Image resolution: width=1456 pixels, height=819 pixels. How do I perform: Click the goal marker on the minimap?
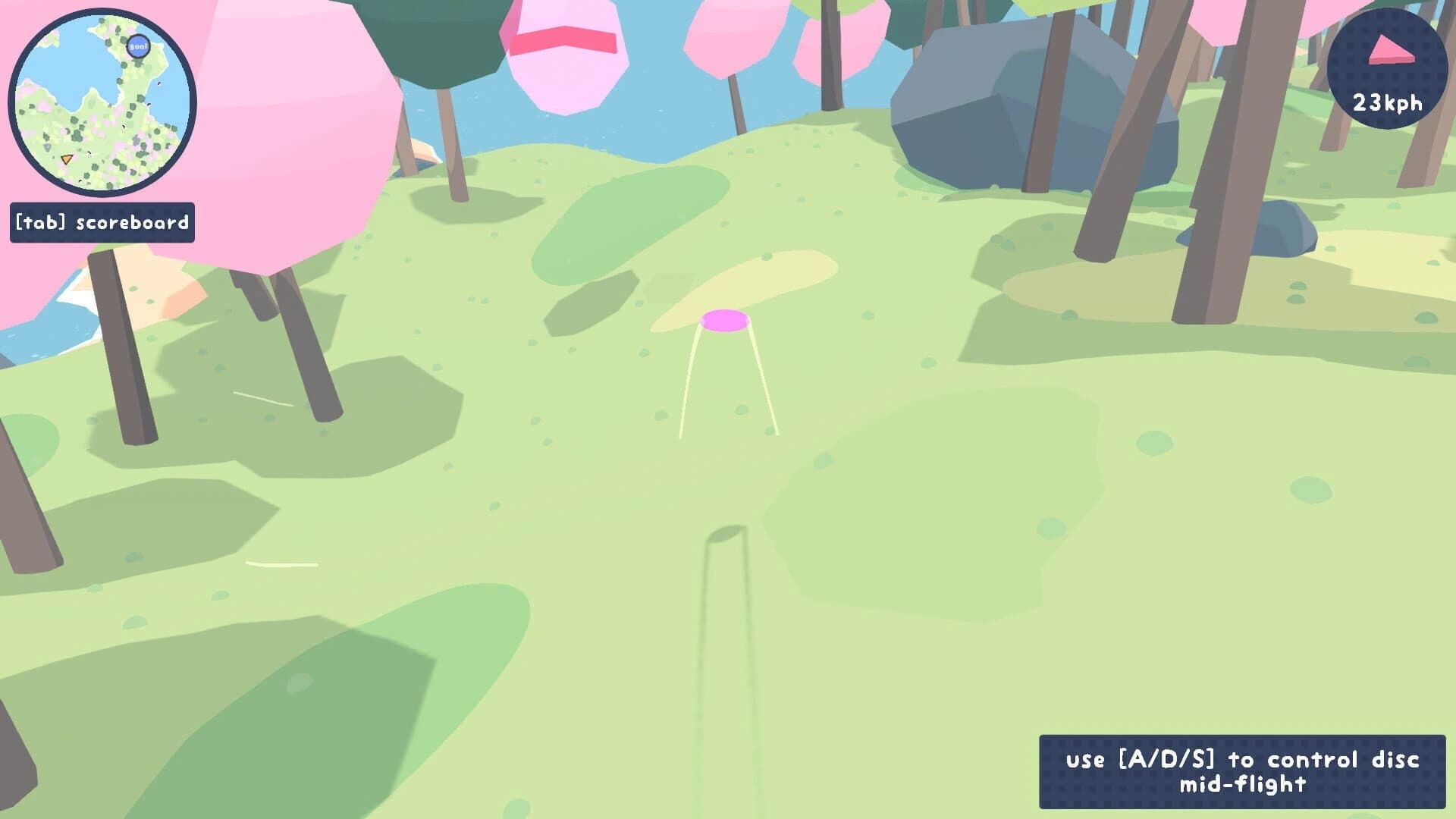click(x=139, y=47)
